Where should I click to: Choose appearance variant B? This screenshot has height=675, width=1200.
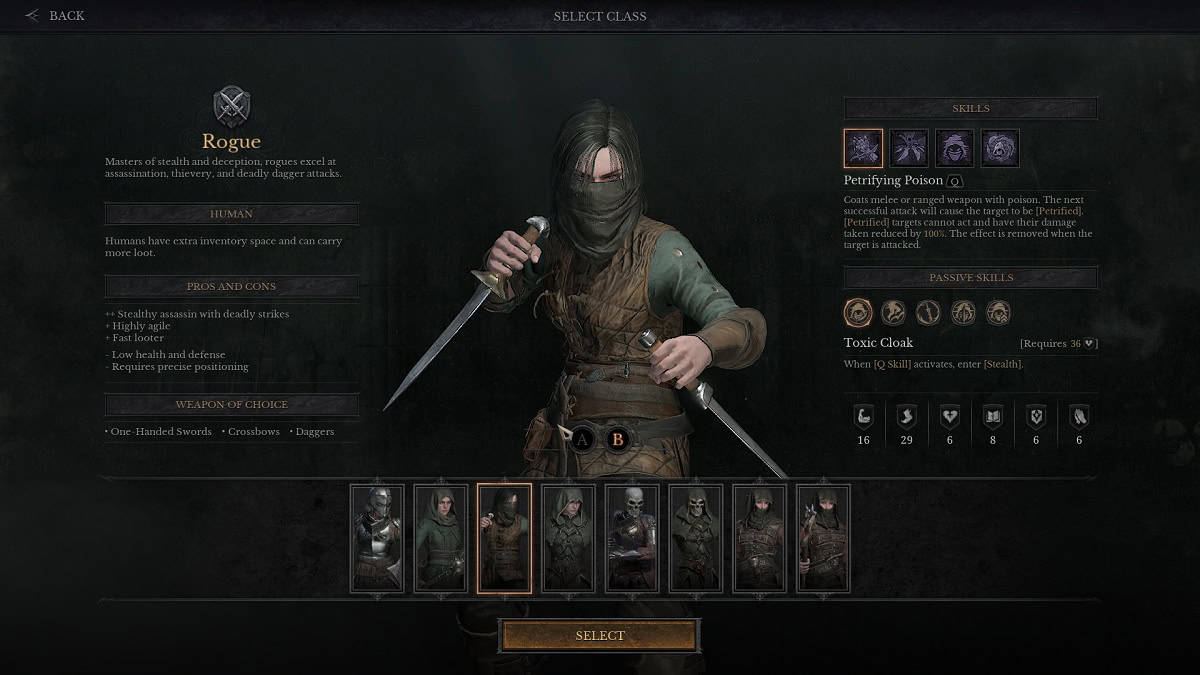pos(617,438)
